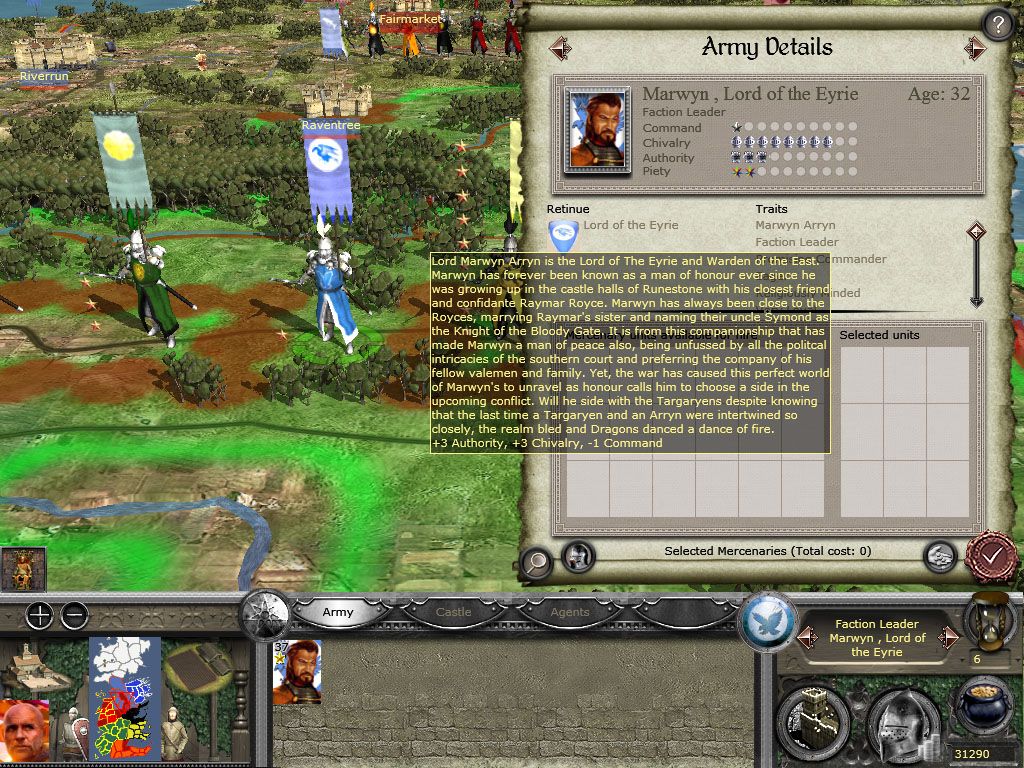Open finances with the gold pot icon
The width and height of the screenshot is (1024, 768).
point(982,712)
